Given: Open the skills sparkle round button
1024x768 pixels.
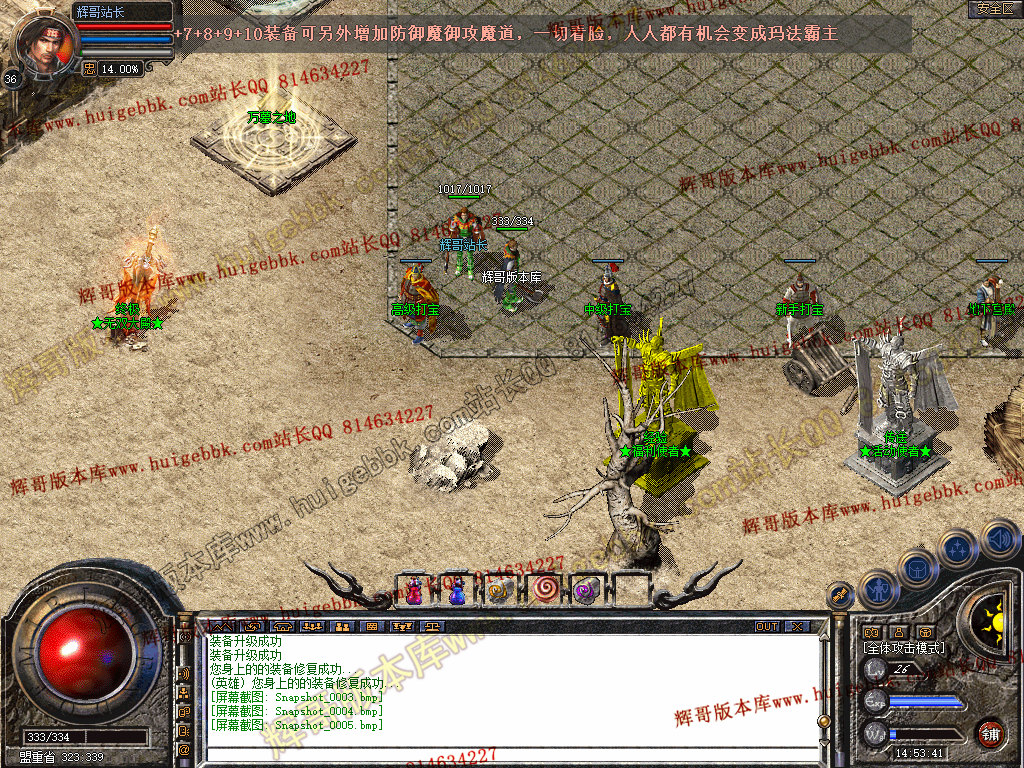Looking at the screenshot, I should (958, 549).
